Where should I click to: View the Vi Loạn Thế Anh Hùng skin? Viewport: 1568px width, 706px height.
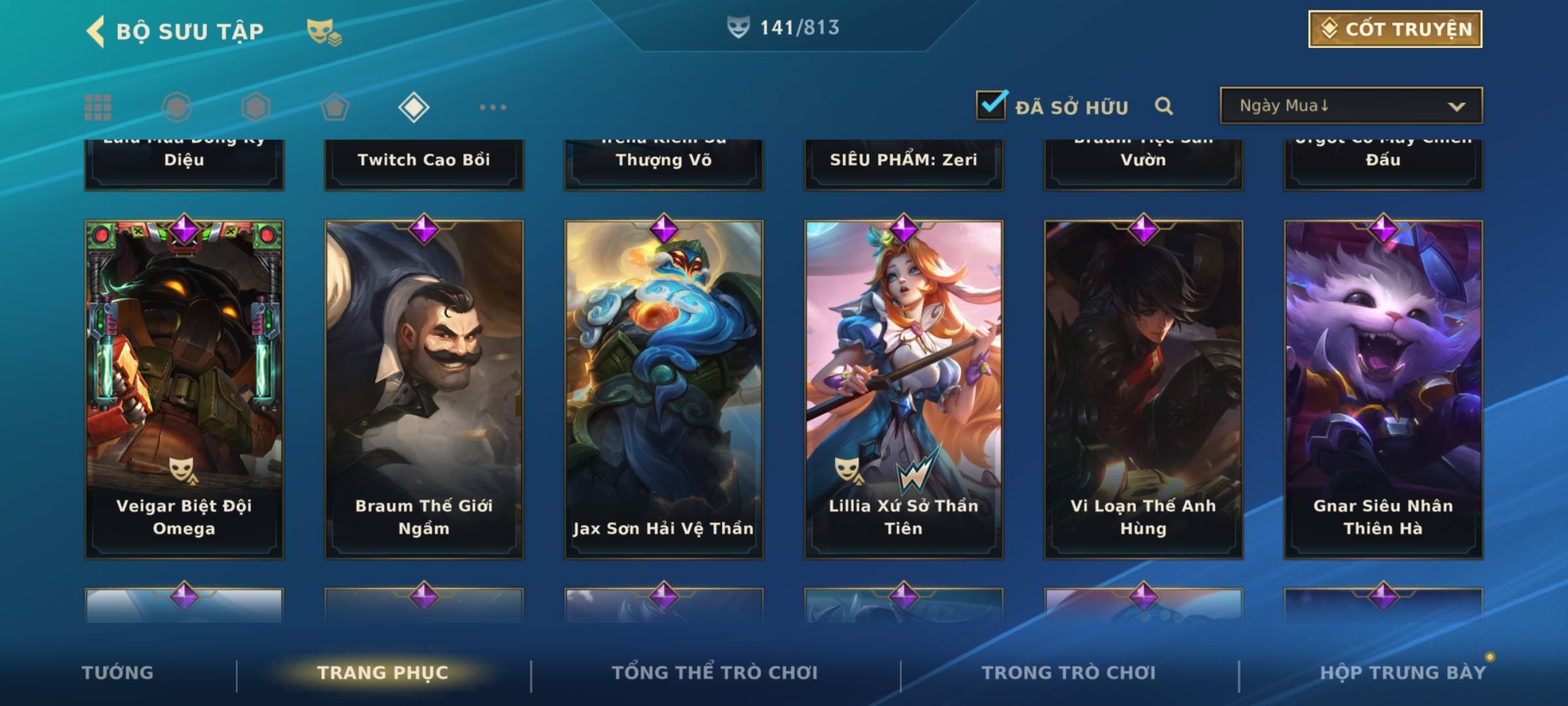click(1143, 389)
